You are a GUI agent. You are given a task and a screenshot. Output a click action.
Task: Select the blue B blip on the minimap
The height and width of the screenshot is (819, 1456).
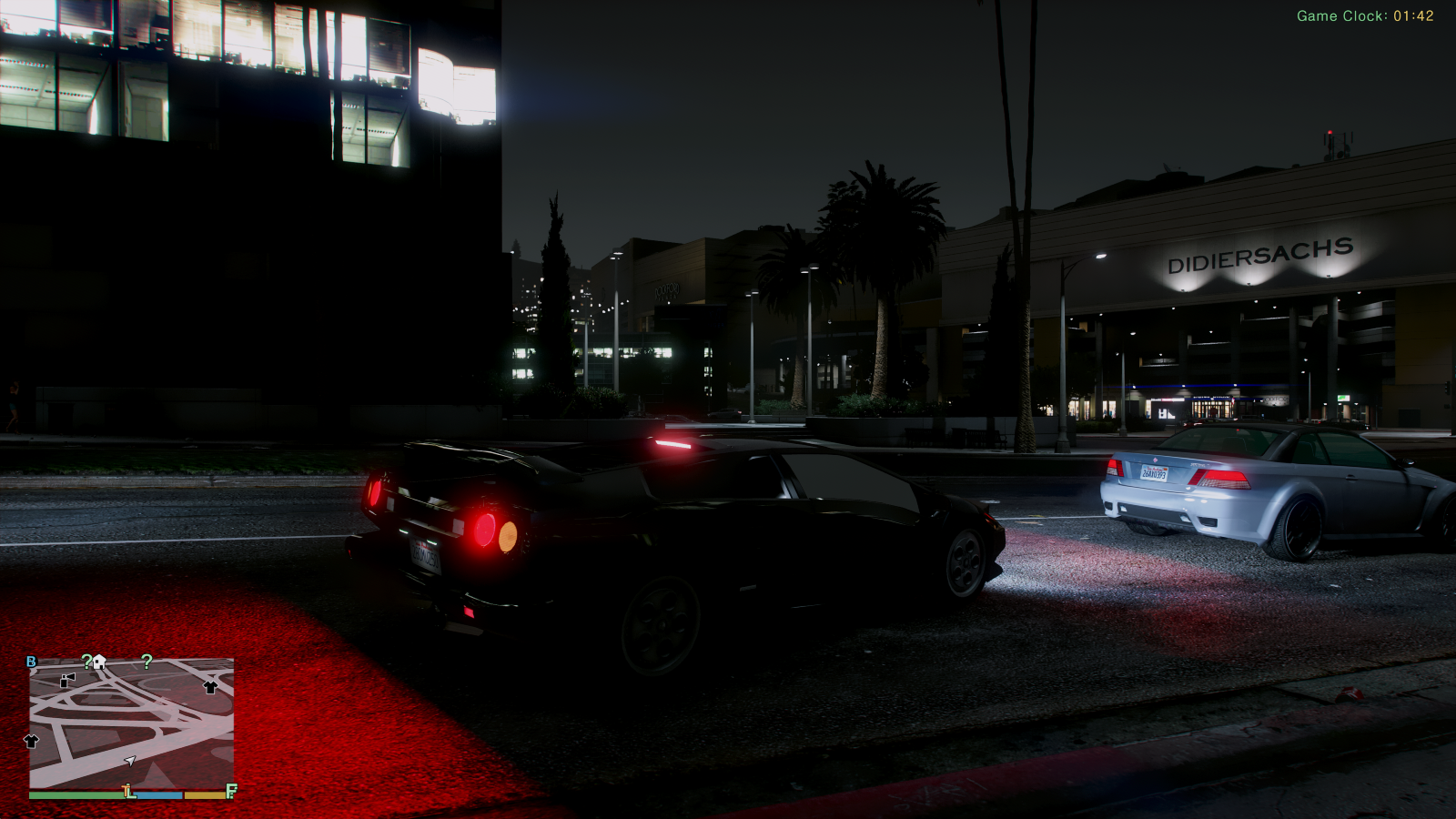(x=32, y=662)
